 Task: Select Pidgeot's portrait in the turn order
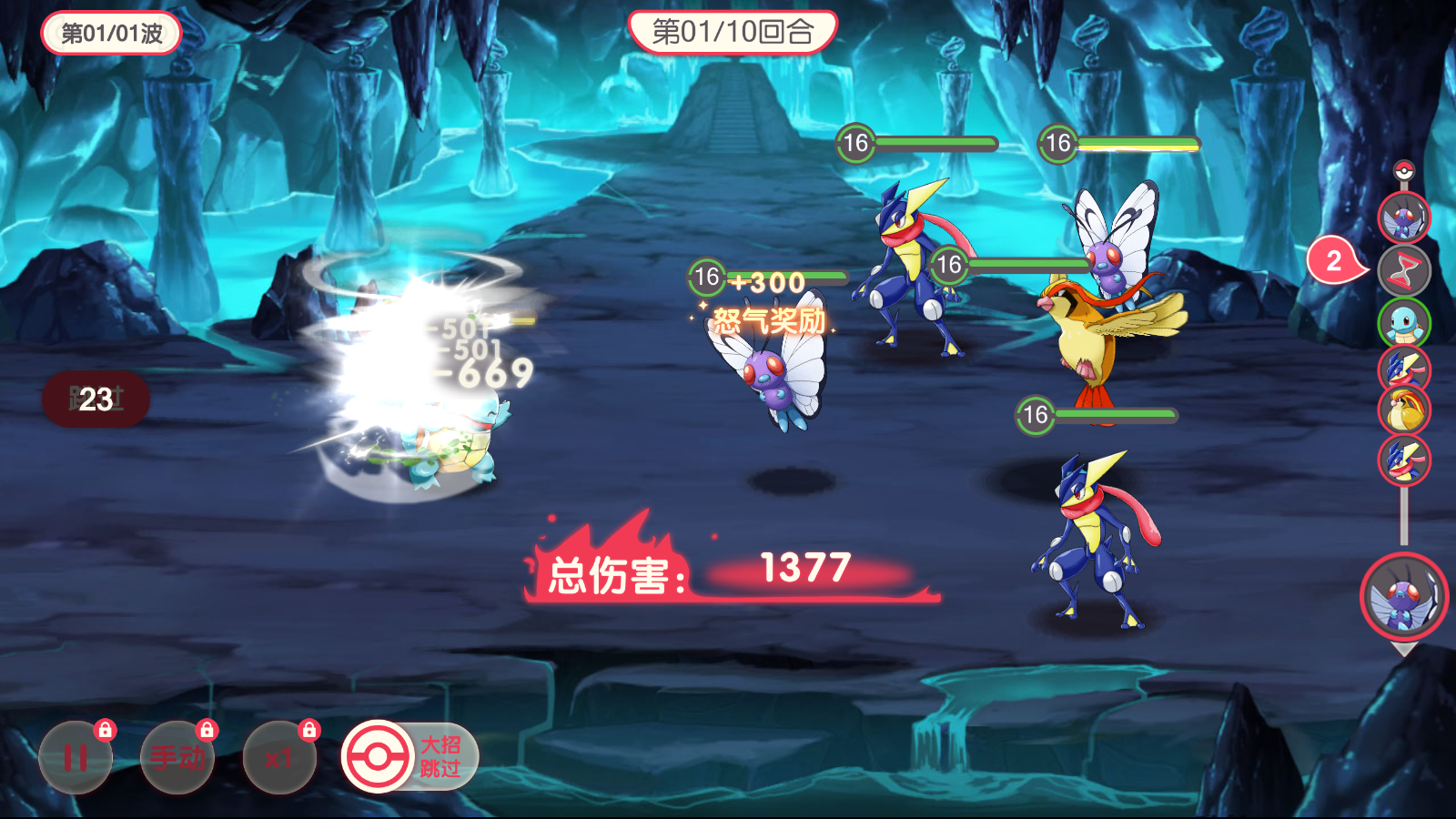pos(1404,410)
